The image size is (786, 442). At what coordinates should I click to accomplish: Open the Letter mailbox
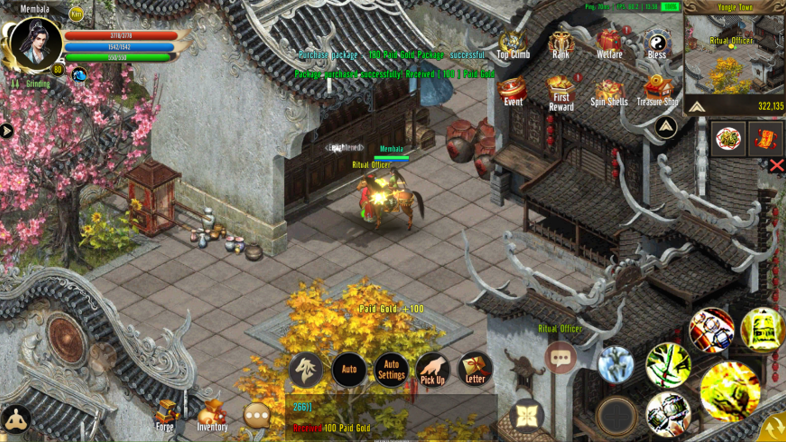click(475, 370)
